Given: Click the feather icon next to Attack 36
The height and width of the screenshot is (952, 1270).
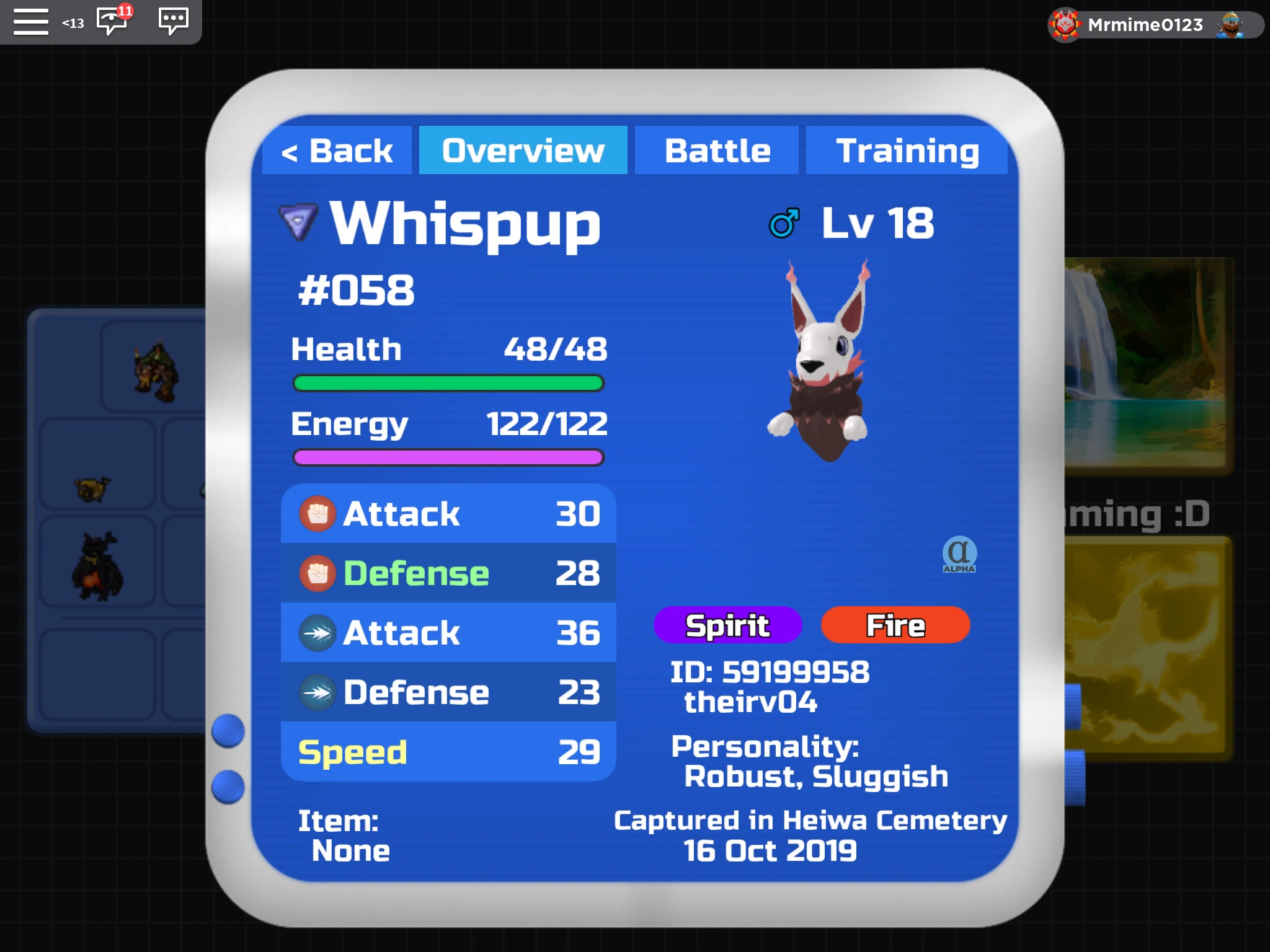Looking at the screenshot, I should [318, 632].
